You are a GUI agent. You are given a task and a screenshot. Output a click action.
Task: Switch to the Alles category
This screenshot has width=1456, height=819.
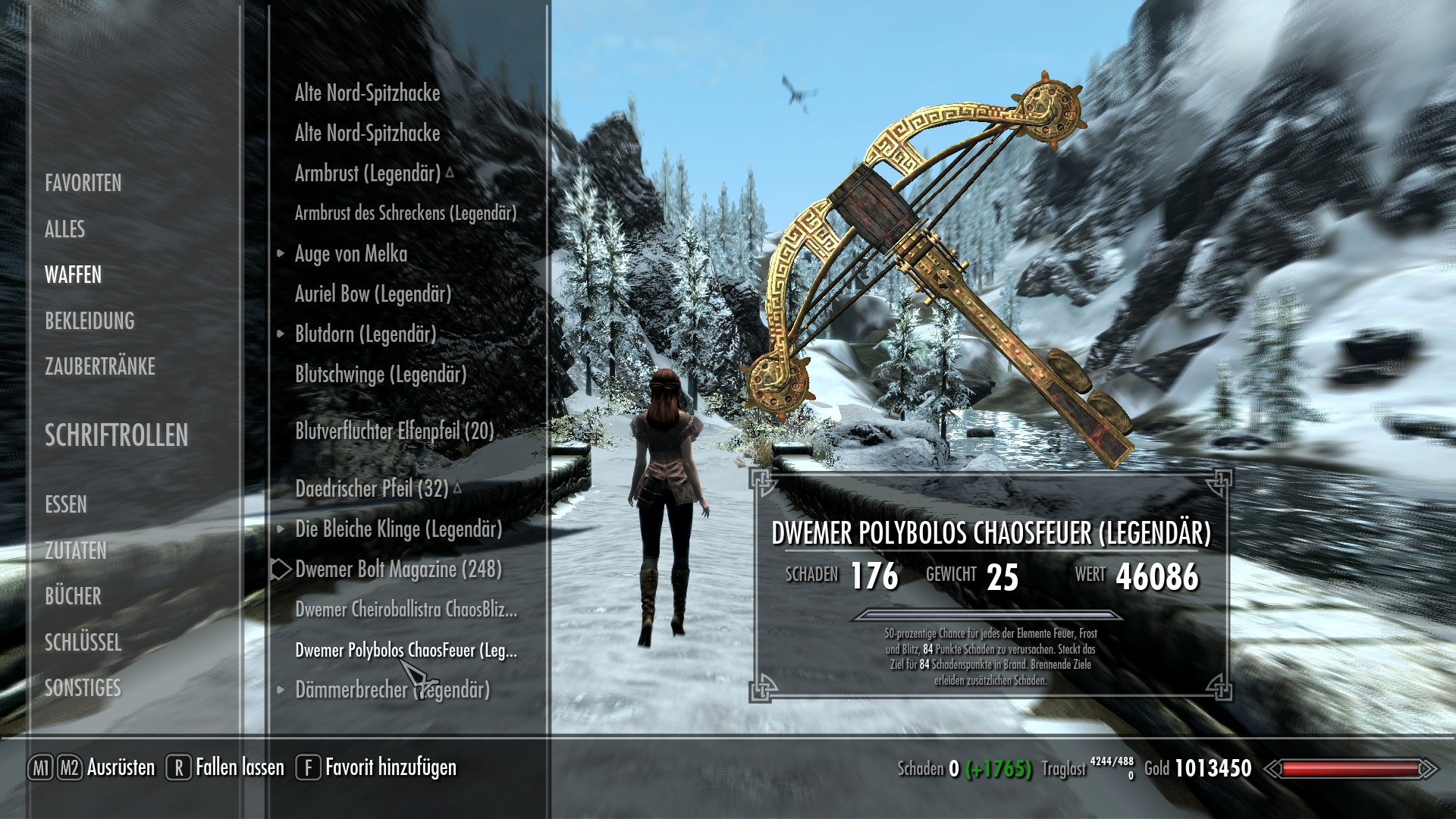64,229
